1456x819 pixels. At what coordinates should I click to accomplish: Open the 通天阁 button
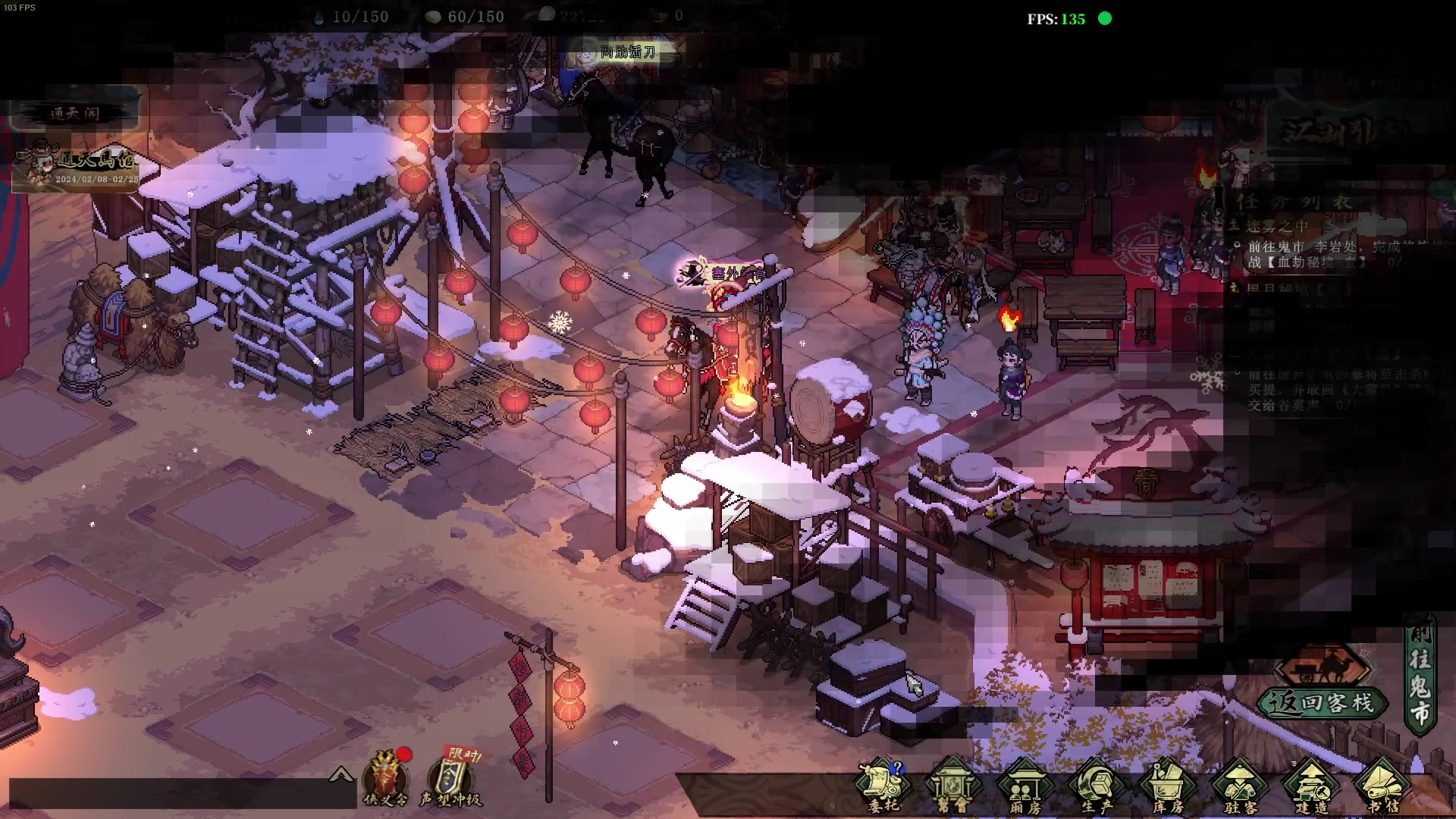click(74, 114)
